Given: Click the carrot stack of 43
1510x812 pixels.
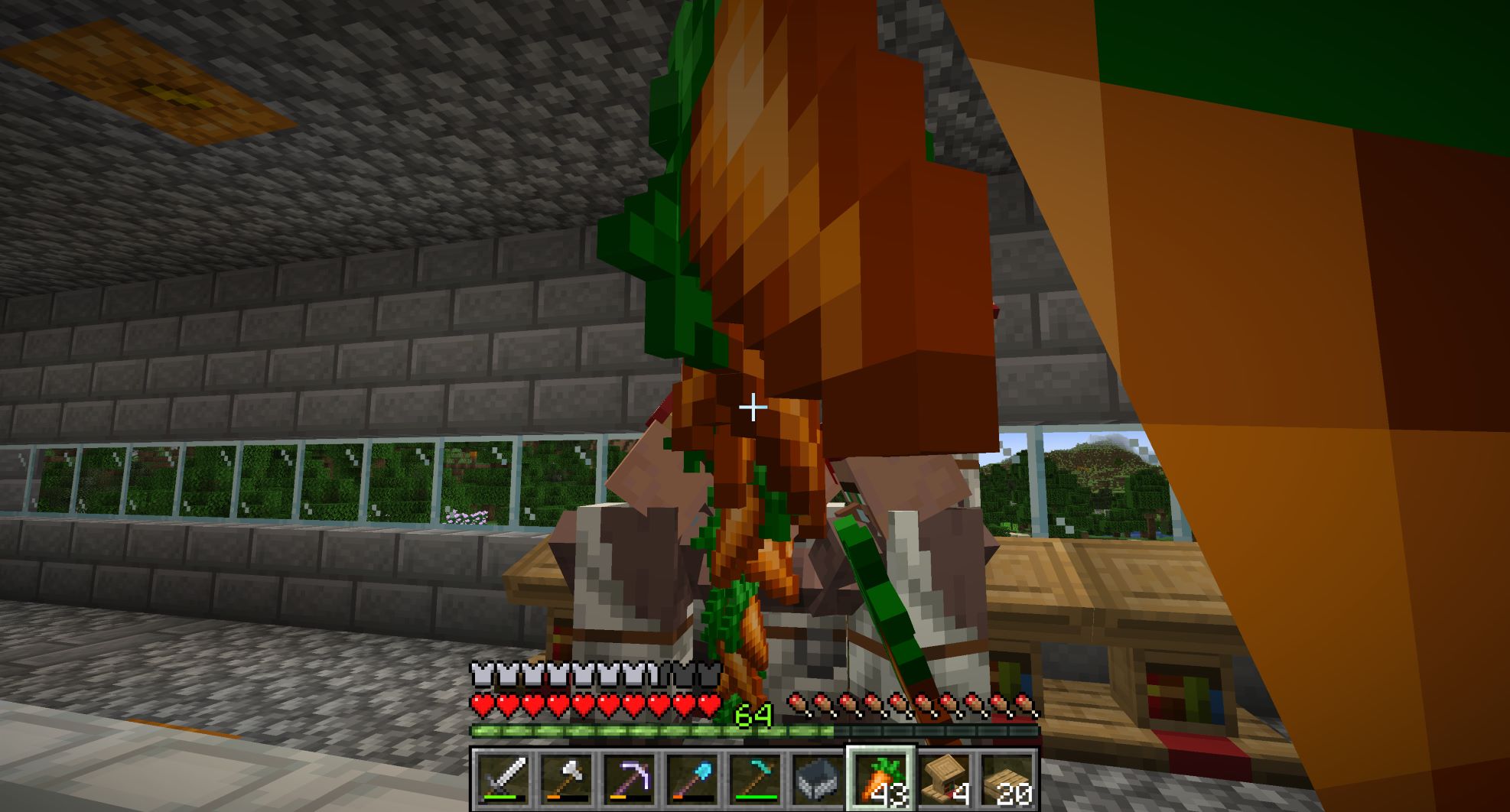Looking at the screenshot, I should (880, 780).
